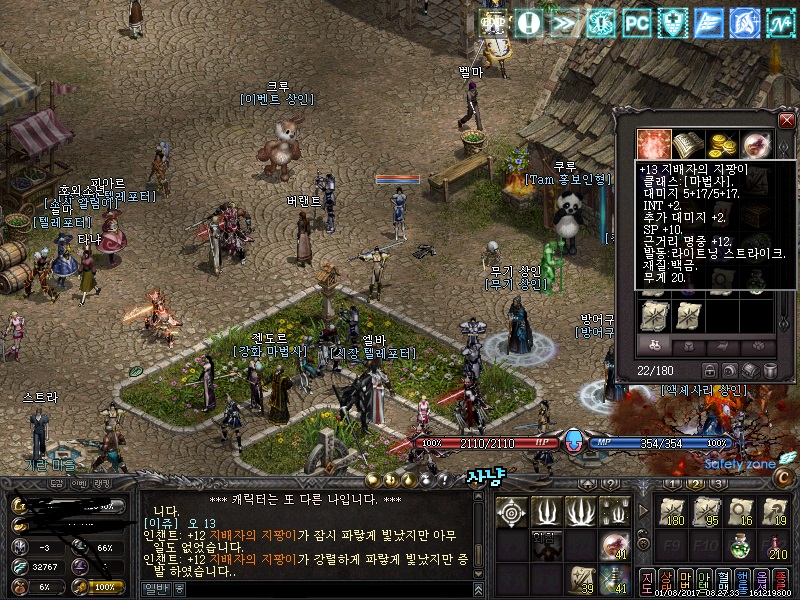Open the shield with cross icon
The width and height of the screenshot is (800, 600).
click(673, 23)
